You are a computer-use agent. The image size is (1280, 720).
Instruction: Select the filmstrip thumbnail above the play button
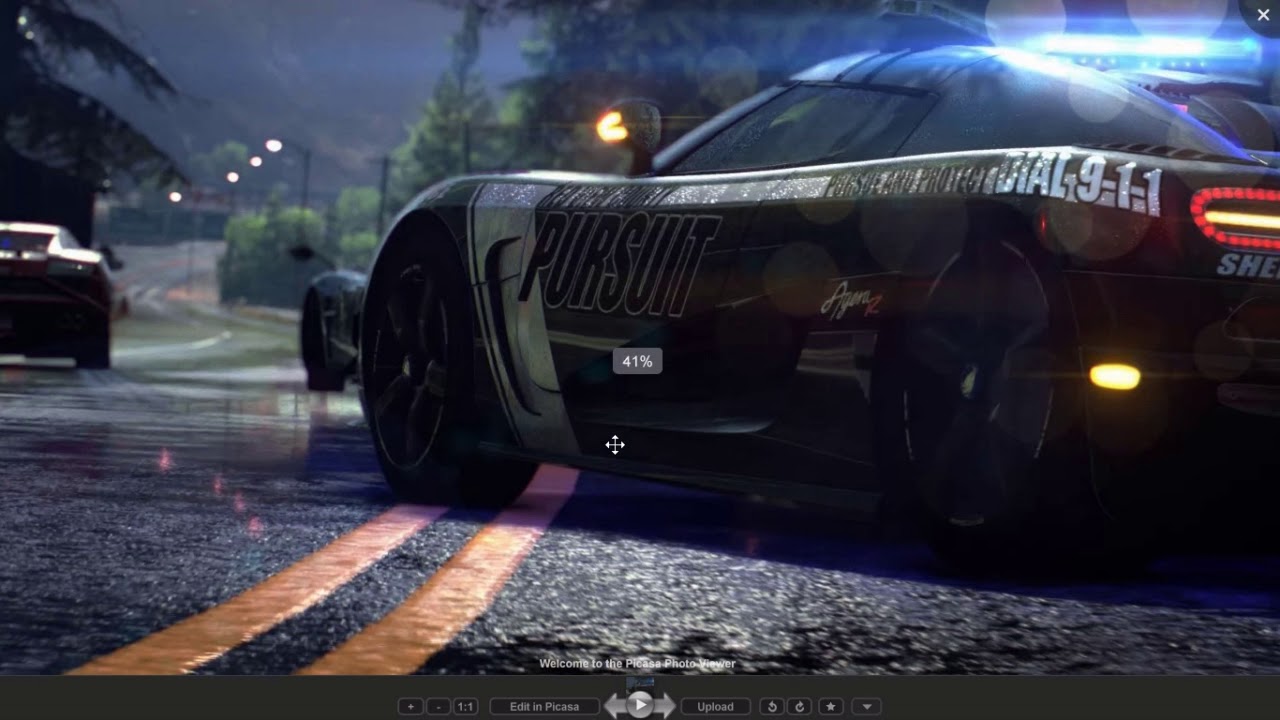(x=640, y=685)
